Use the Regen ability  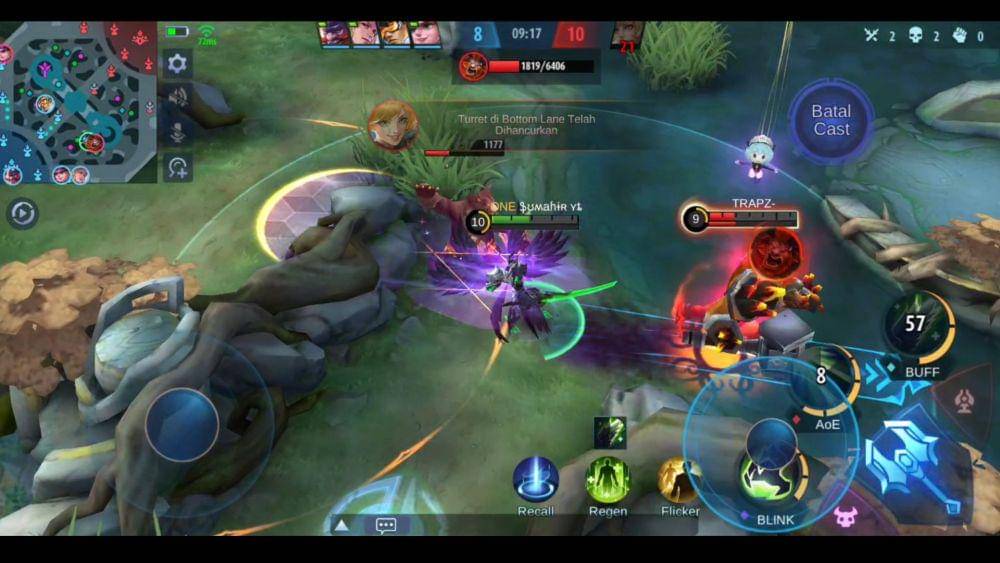pyautogui.click(x=608, y=479)
